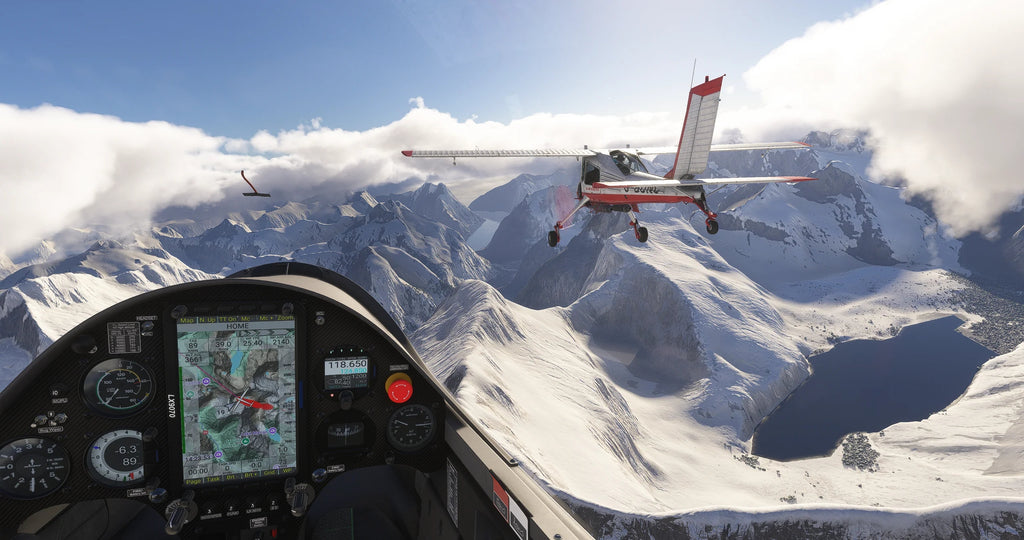Select the Task softkey on the nav display
Screen dimensions: 1024x540
coord(213,481)
